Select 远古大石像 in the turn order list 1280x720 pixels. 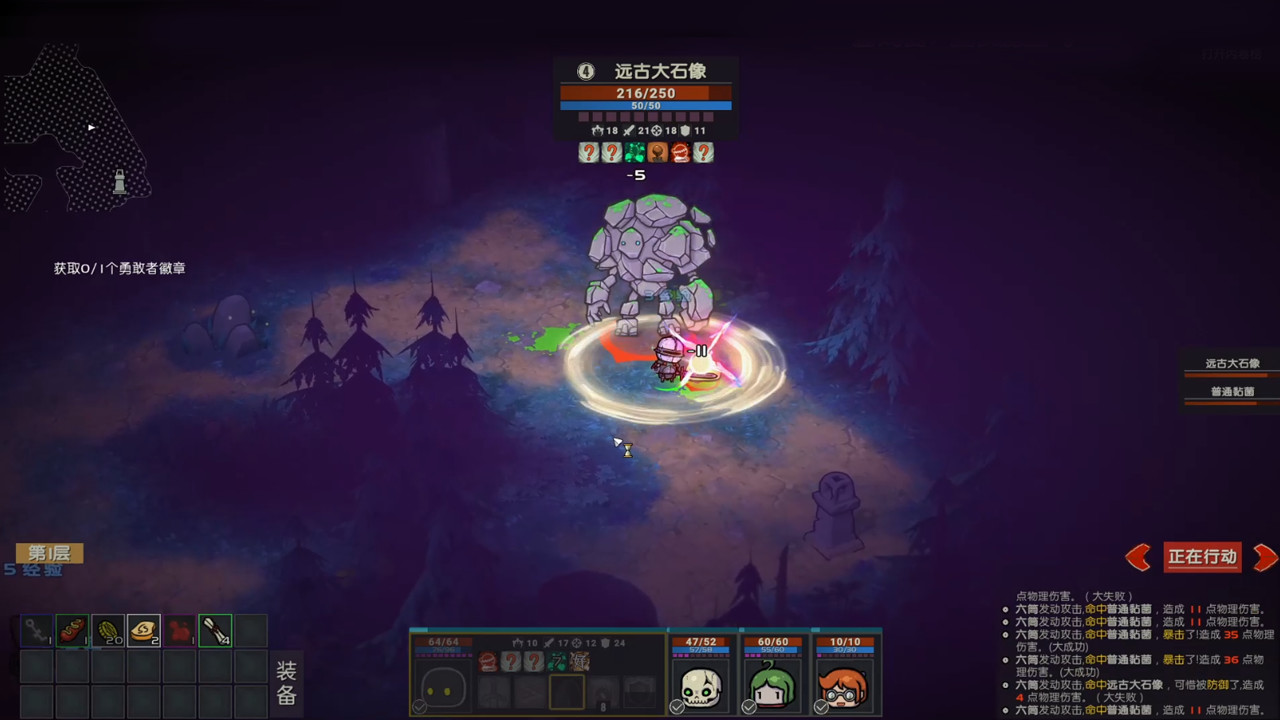pyautogui.click(x=1232, y=364)
